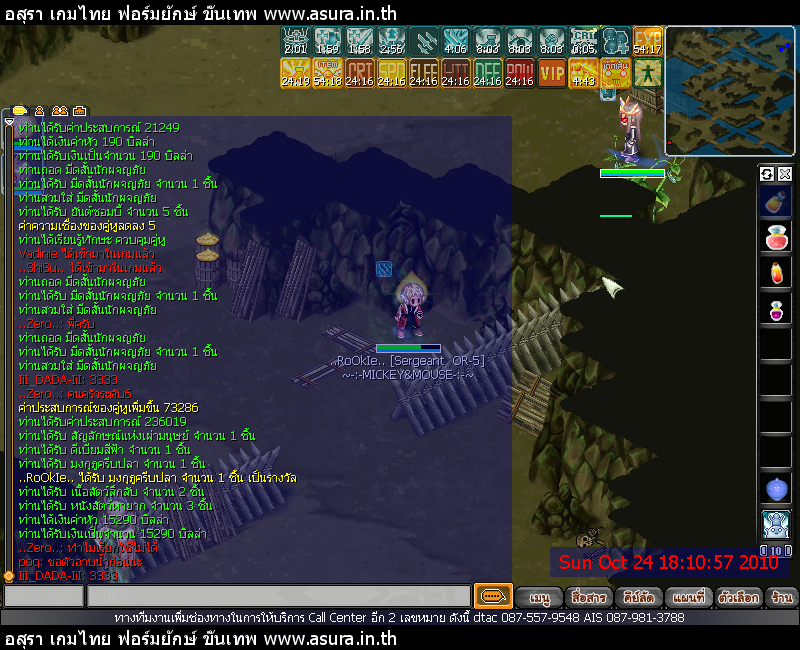Image resolution: width=800 pixels, height=650 pixels.
Task: Toggle the orange chat bubble button
Action: coord(493,596)
